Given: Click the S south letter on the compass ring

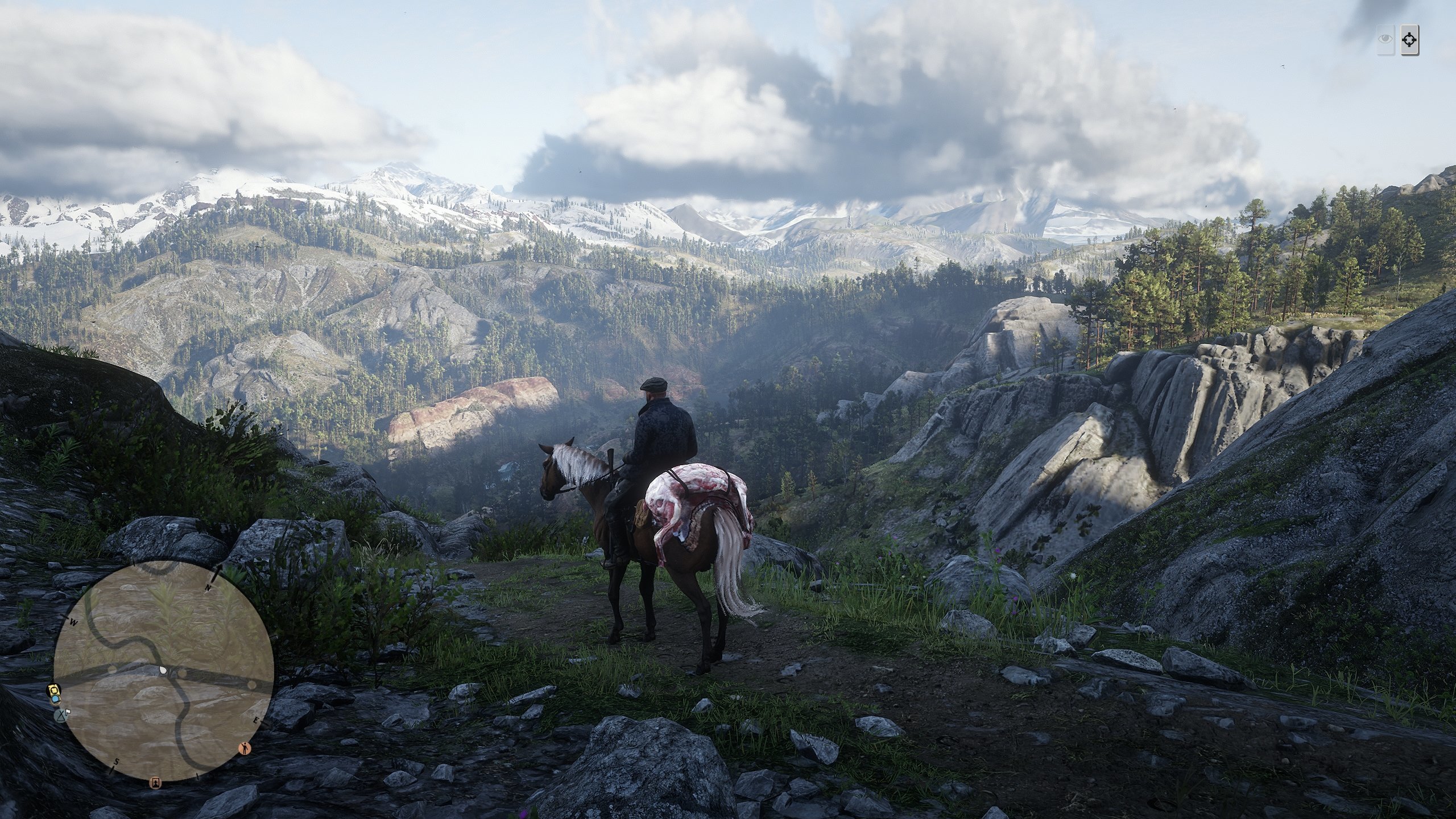Looking at the screenshot, I should click(x=116, y=762).
